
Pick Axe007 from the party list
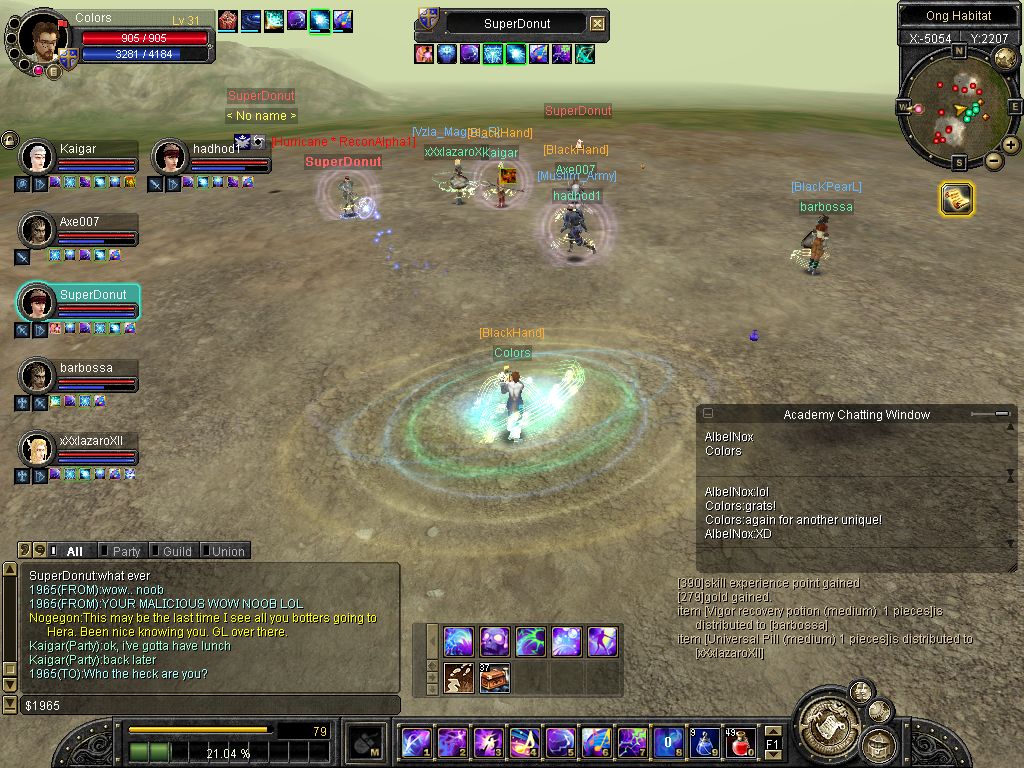[x=37, y=230]
